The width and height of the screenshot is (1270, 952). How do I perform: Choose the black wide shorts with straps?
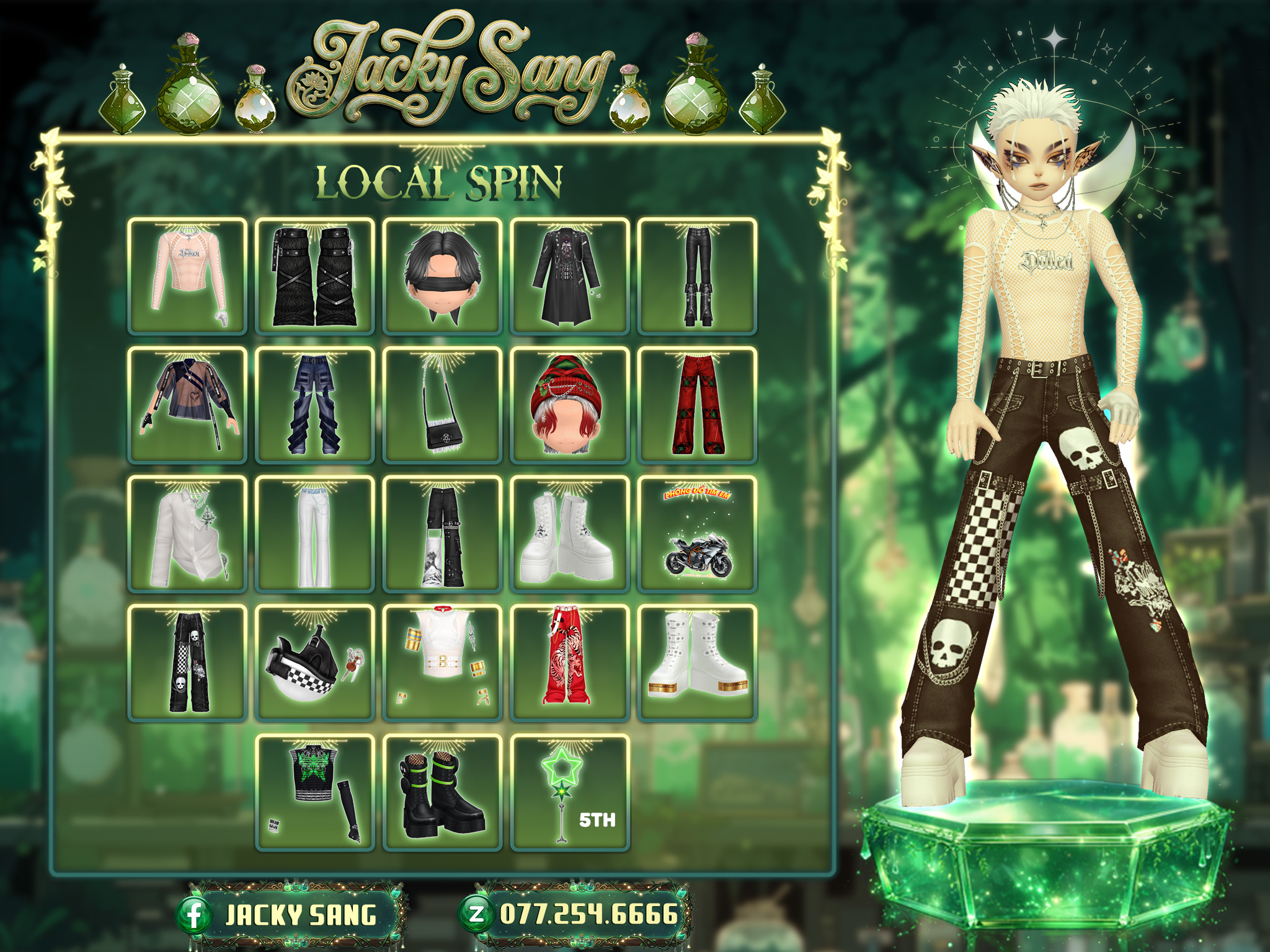tap(315, 276)
